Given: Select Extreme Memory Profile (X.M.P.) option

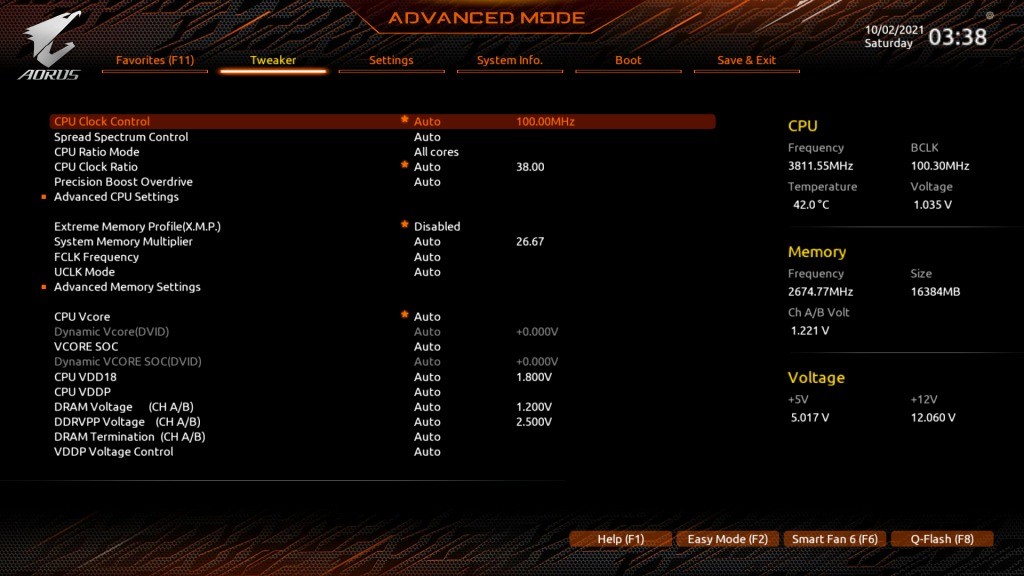Looking at the screenshot, I should [137, 227].
